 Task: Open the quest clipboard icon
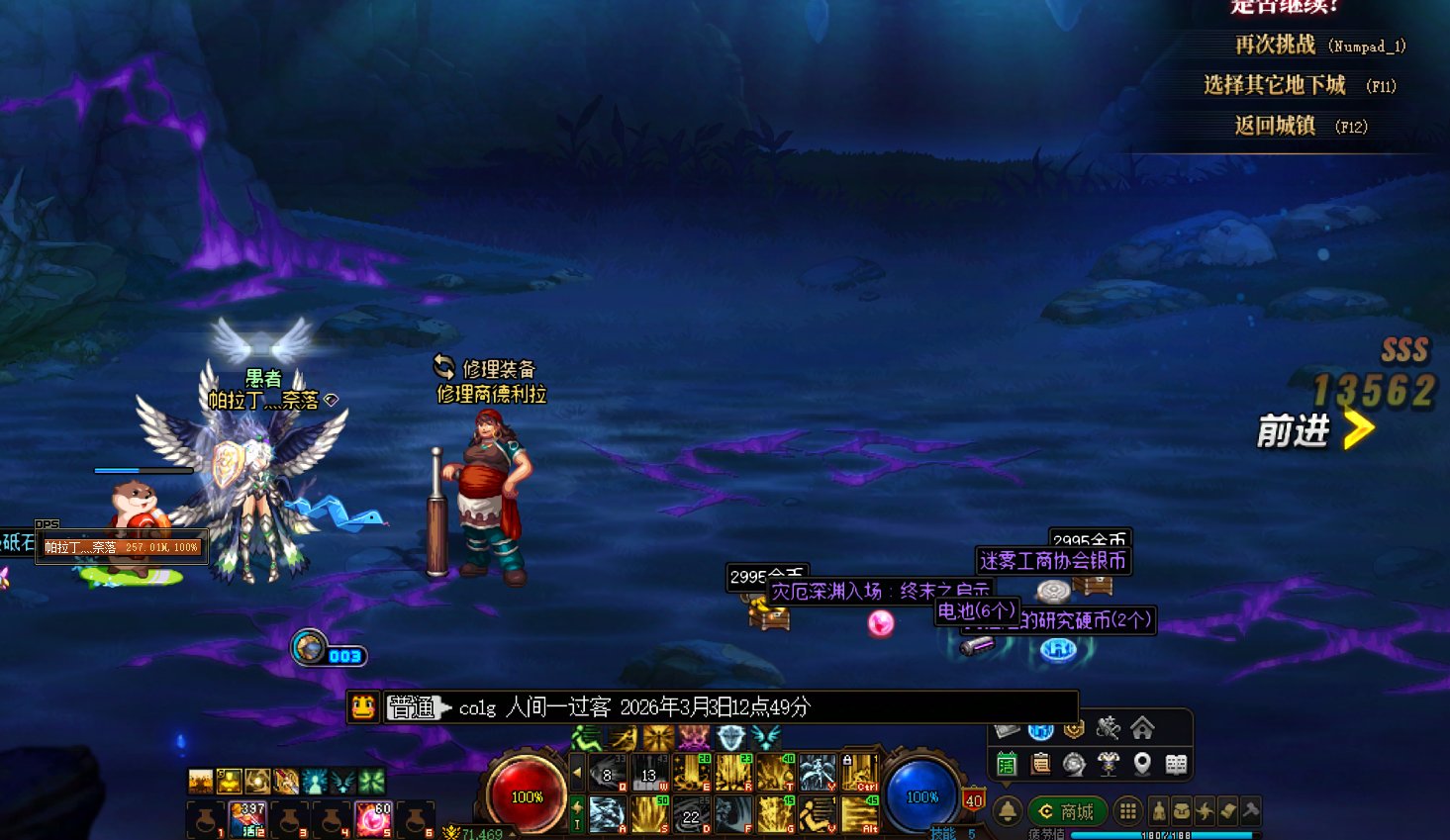coord(1040,764)
